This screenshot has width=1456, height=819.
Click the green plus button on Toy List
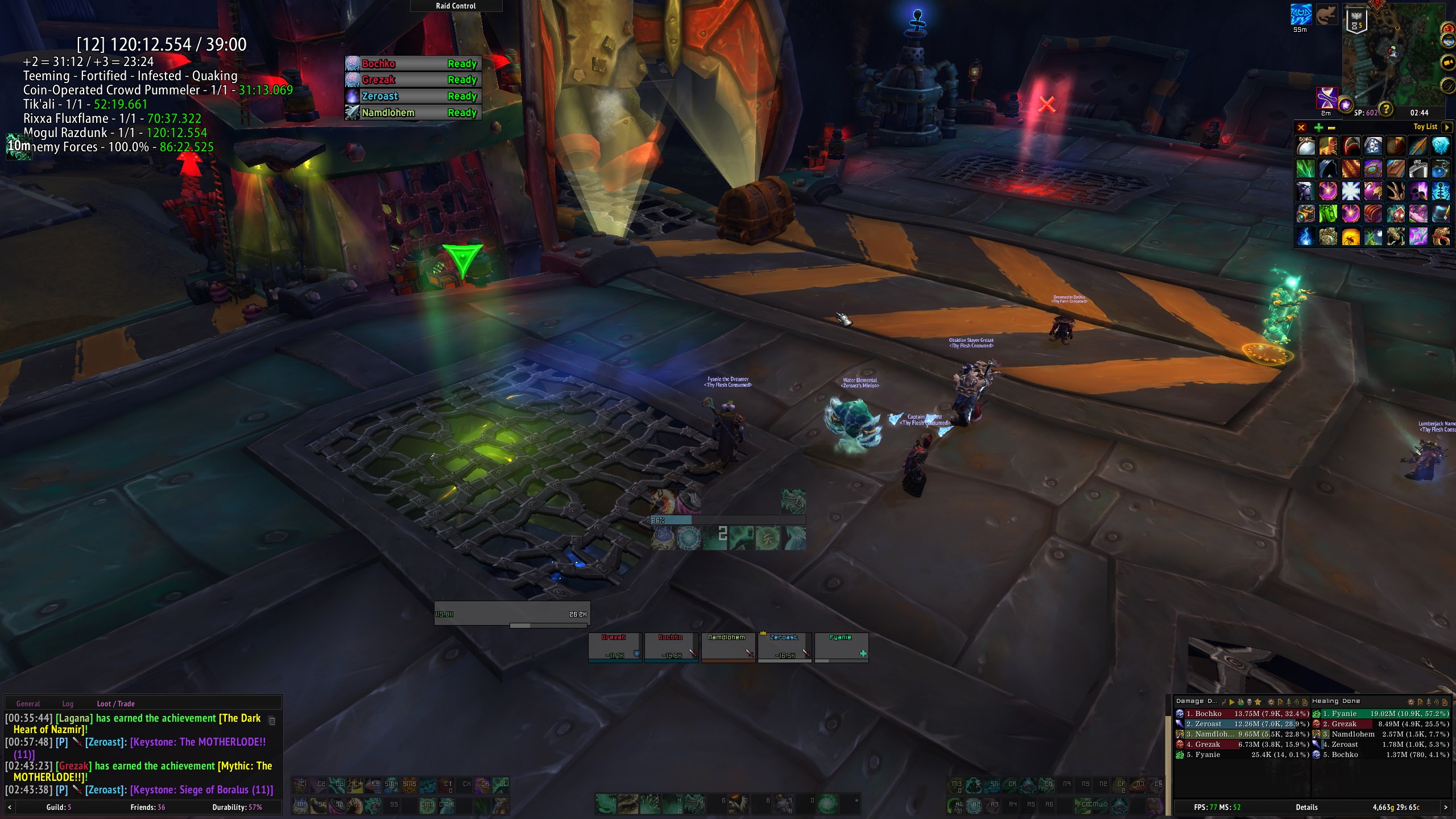click(x=1318, y=127)
